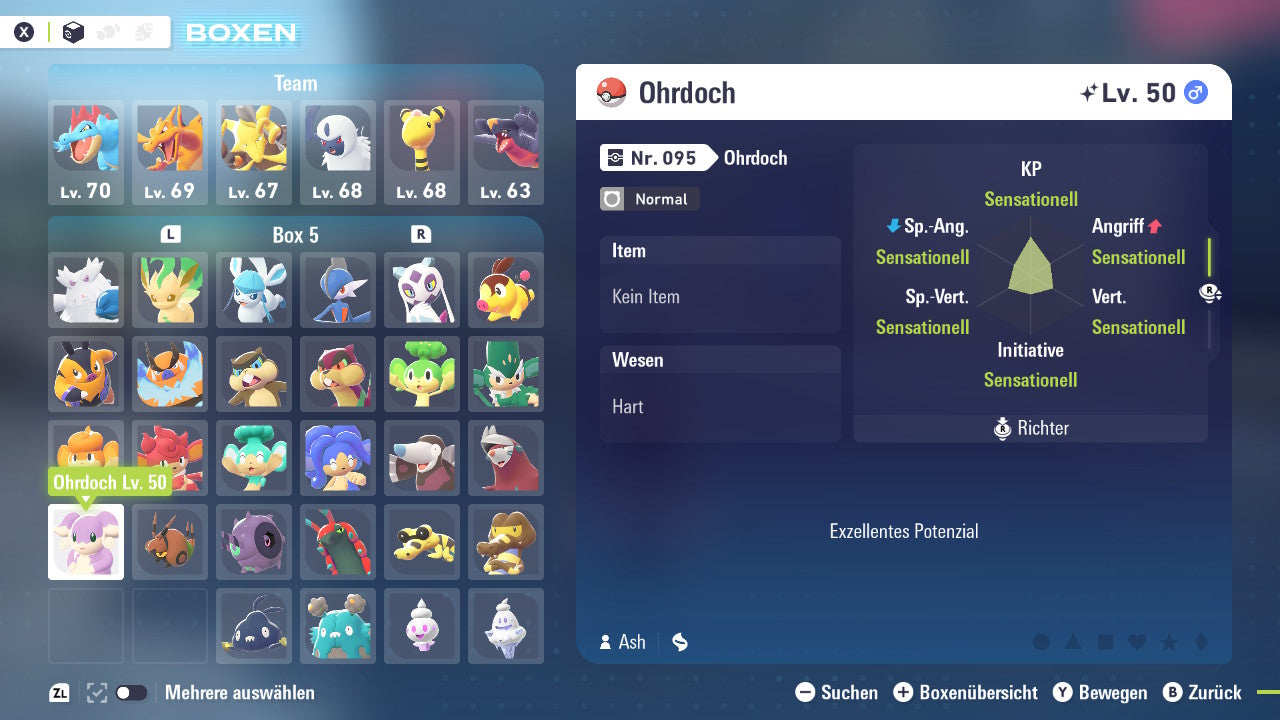Choose the Lv. 69 Charizard team slot
This screenshot has height=720, width=1280.
(x=170, y=152)
